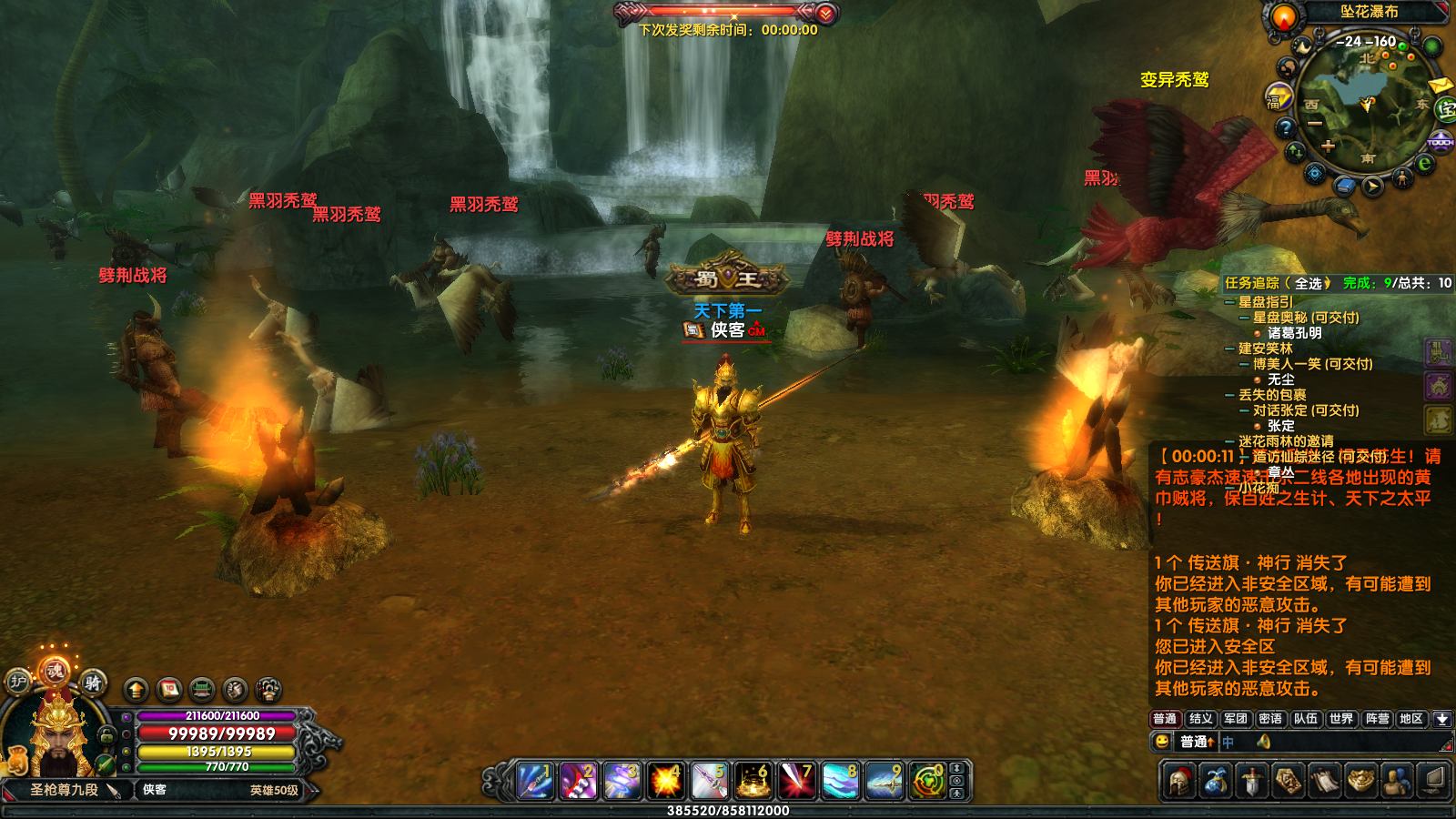Trigger the green swirl skill in slot 0

927,781
